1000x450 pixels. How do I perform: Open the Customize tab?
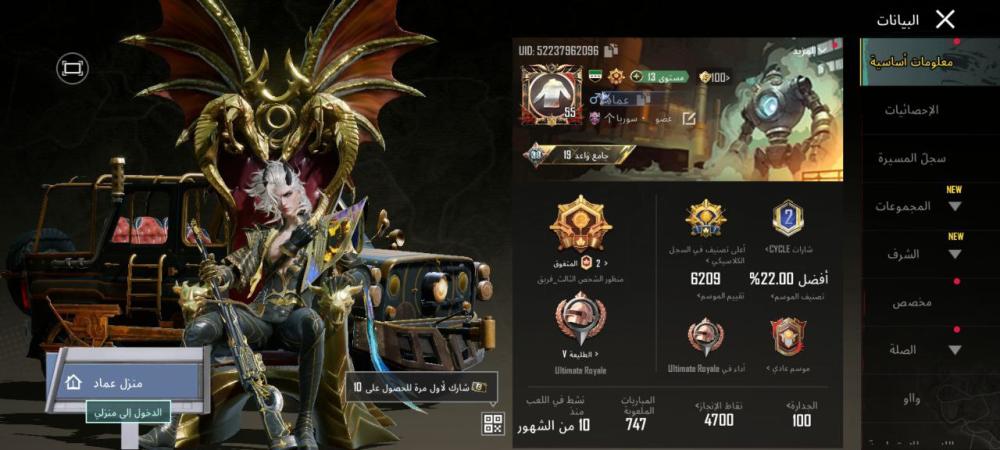tap(911, 302)
